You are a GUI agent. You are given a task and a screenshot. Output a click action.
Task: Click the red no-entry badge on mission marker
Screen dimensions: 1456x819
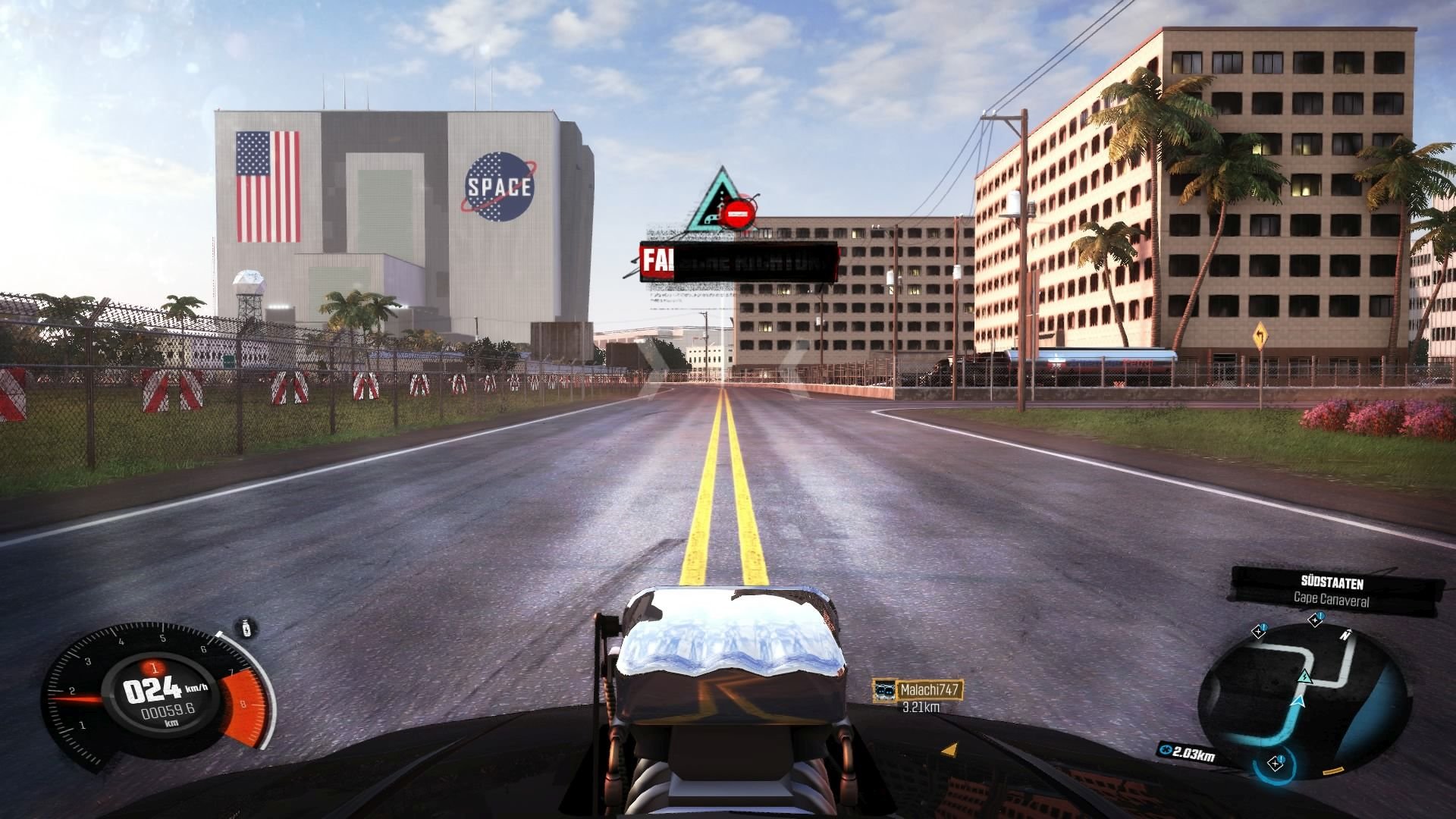[x=738, y=215]
